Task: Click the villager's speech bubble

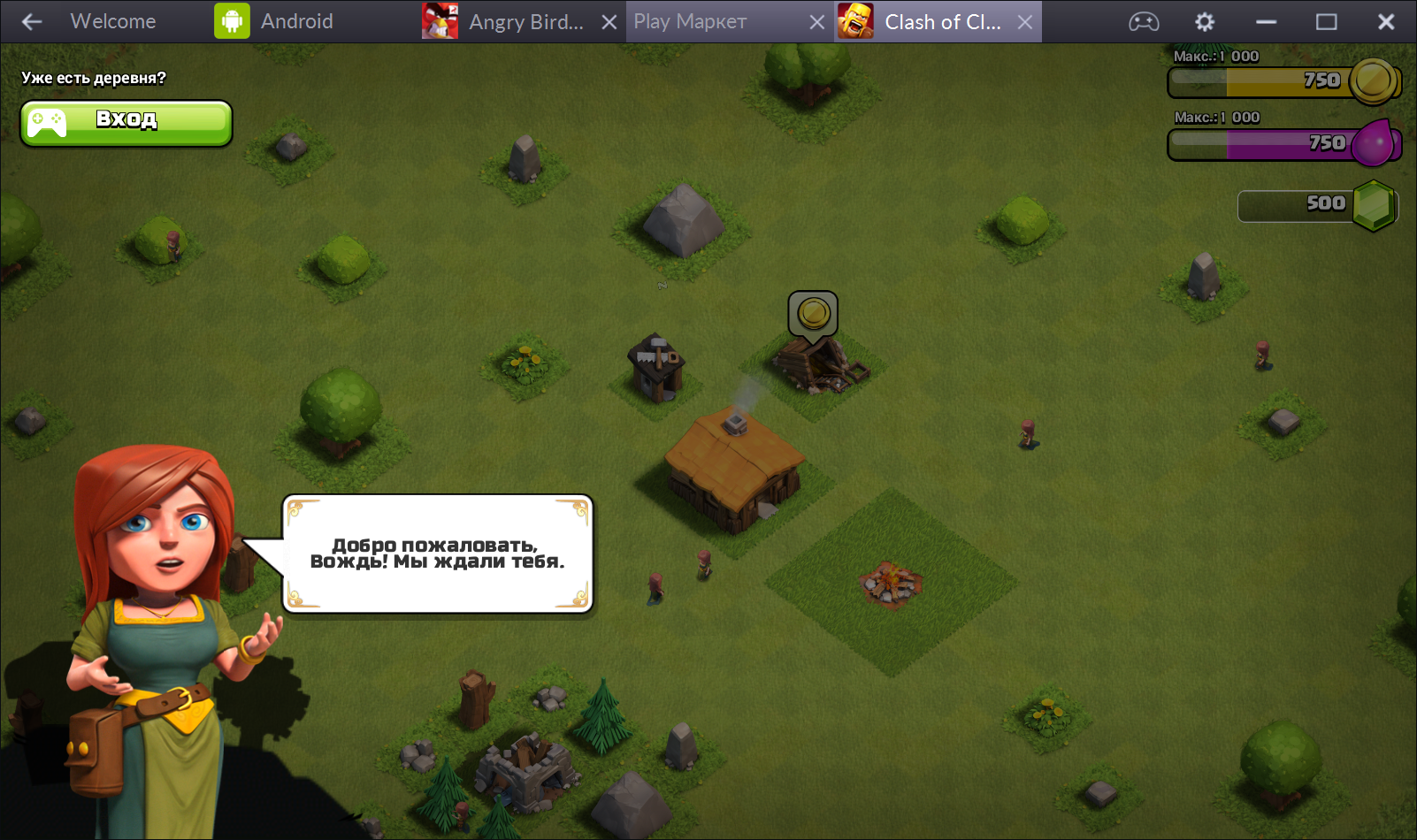Action: pos(438,552)
